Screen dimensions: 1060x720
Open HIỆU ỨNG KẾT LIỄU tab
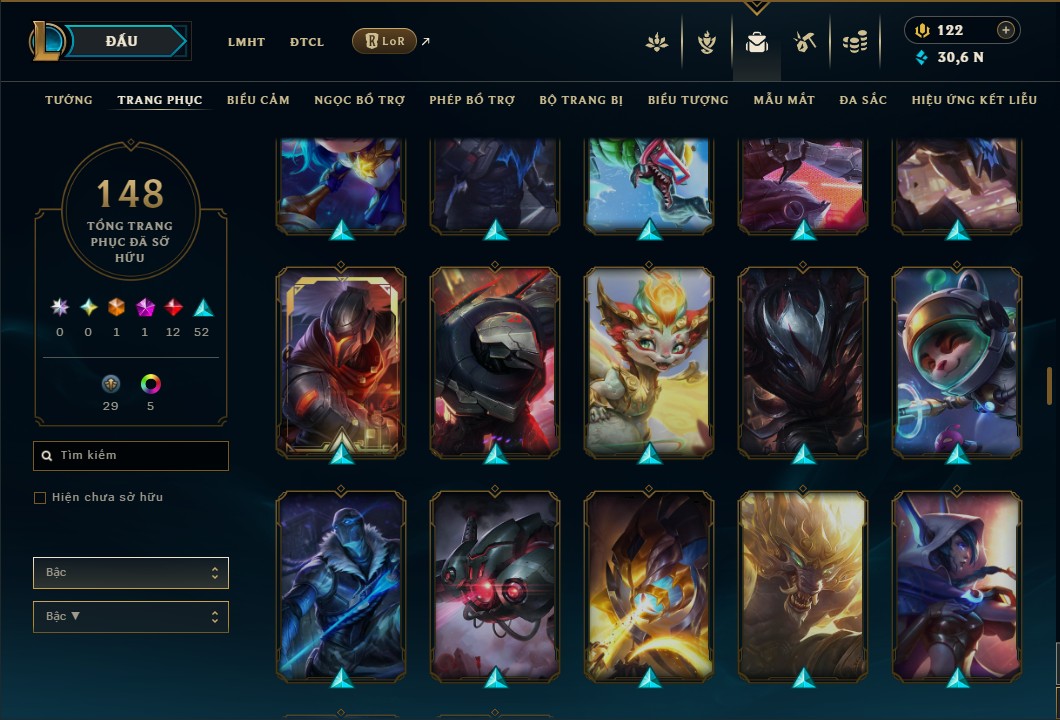pos(974,100)
